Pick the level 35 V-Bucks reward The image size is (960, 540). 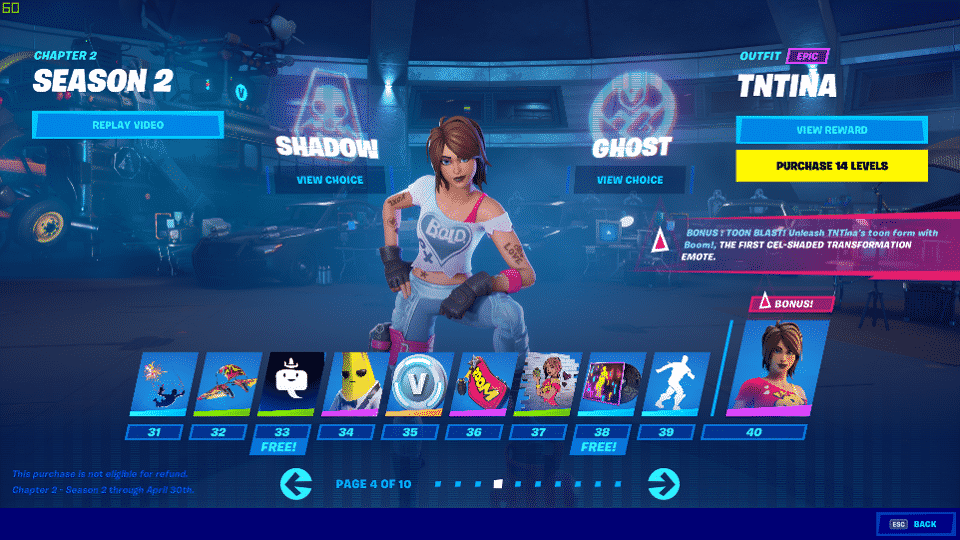point(418,383)
